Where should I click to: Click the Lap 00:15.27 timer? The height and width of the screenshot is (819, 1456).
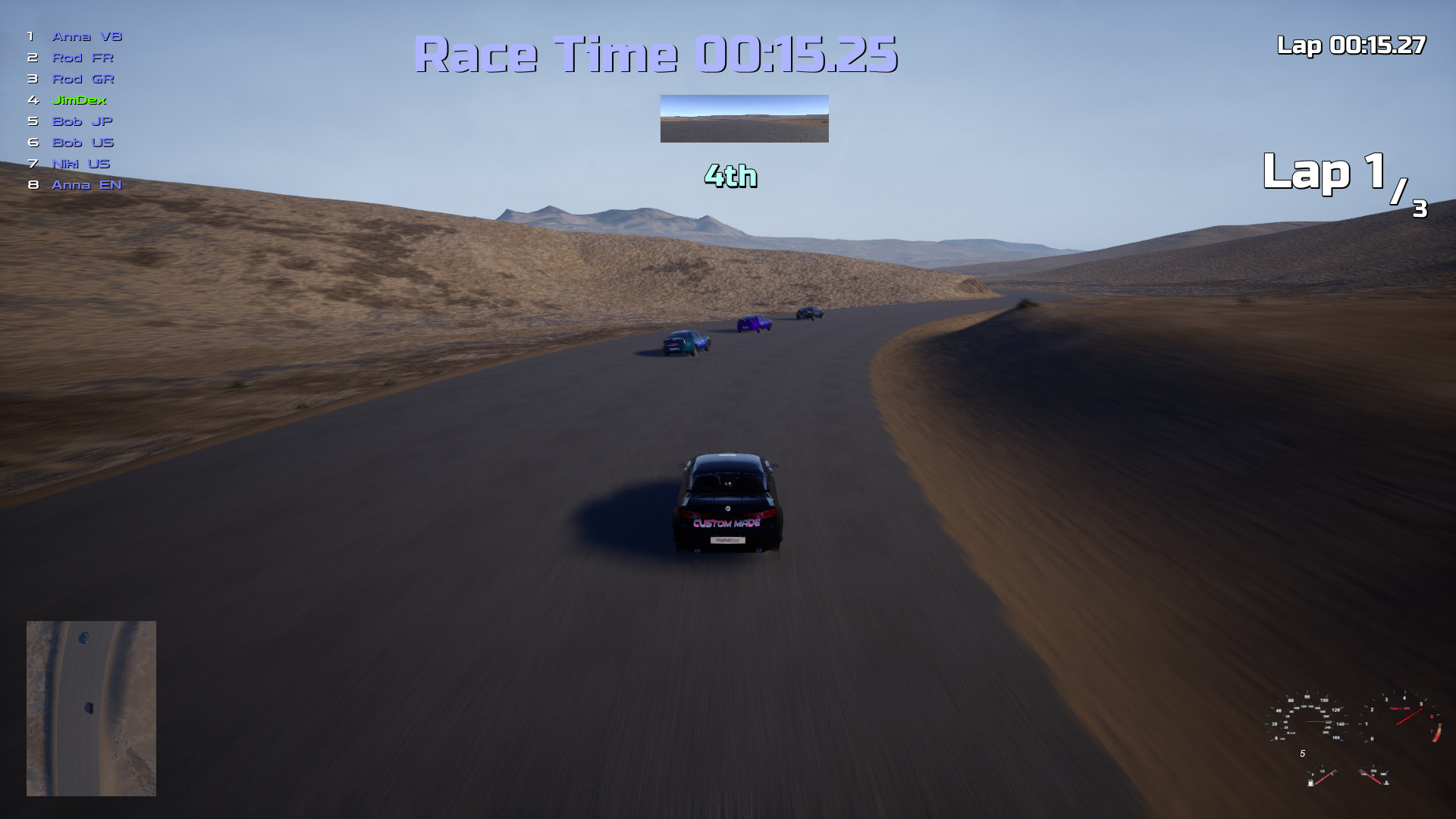pyautogui.click(x=1352, y=45)
